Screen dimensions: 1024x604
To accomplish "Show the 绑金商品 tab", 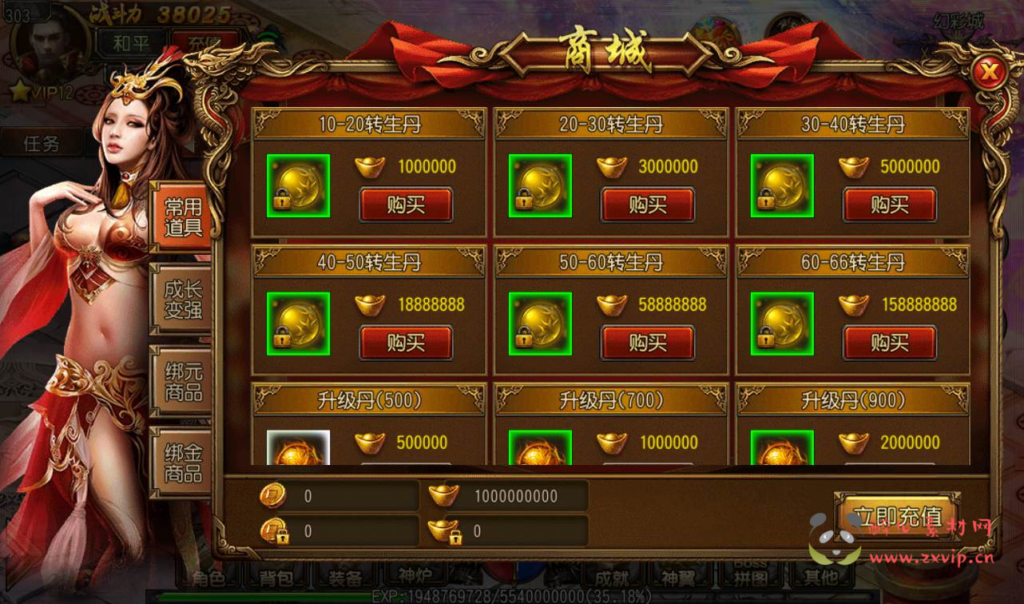I will (183, 463).
